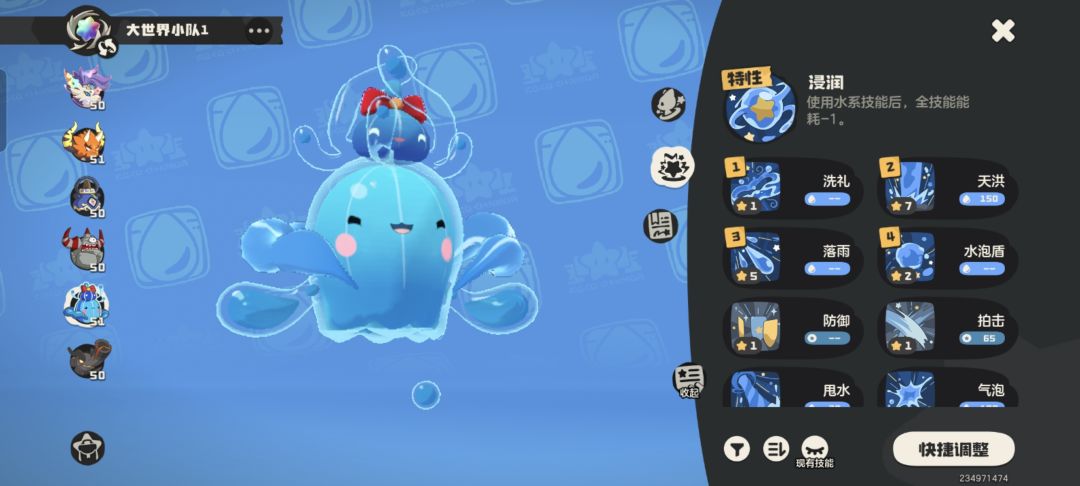
Task: Toggle the 现有技能 eye icon
Action: (x=814, y=448)
